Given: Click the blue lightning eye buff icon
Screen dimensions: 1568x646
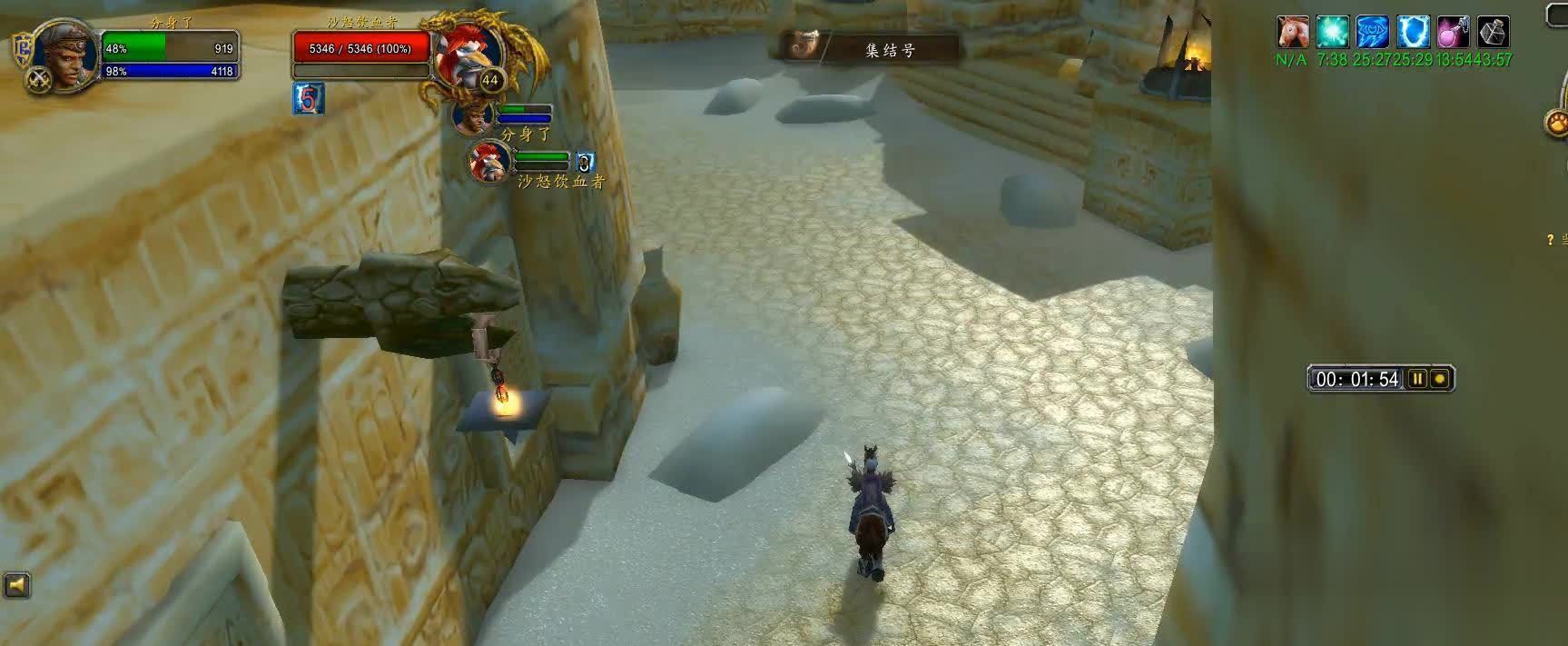Looking at the screenshot, I should pos(1372,32).
